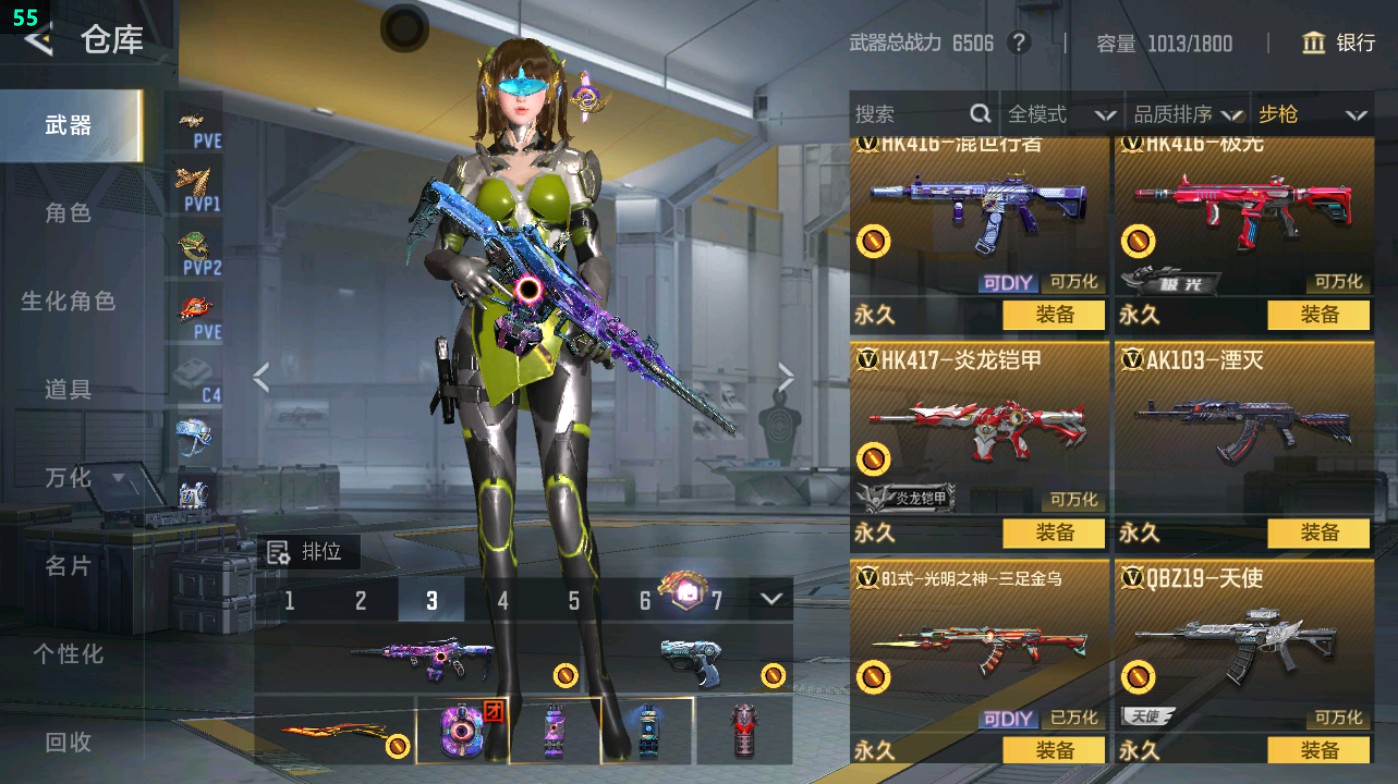Open the 银行 bank
The width and height of the screenshot is (1398, 784).
[1339, 43]
